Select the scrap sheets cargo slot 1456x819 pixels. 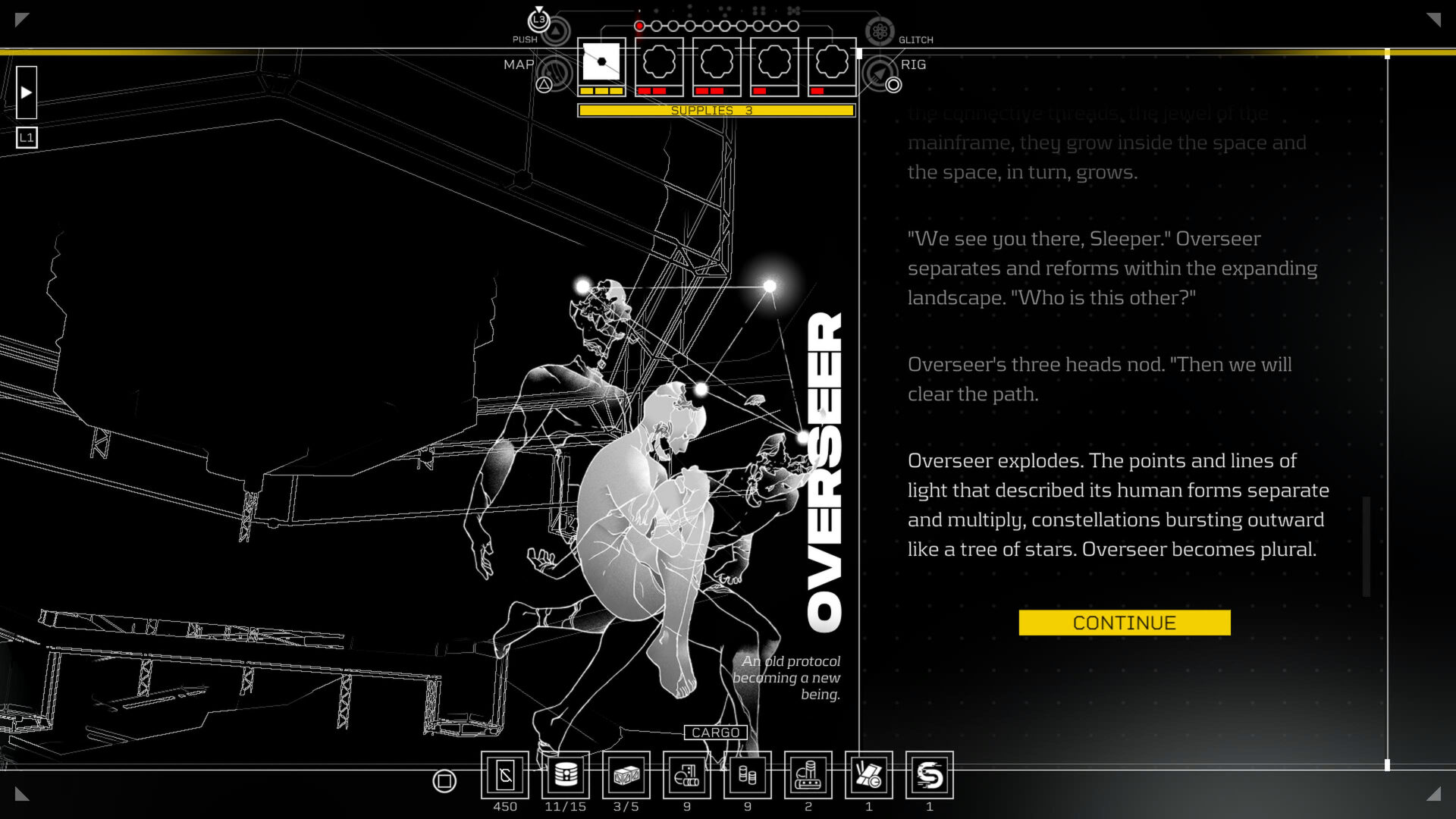[869, 775]
